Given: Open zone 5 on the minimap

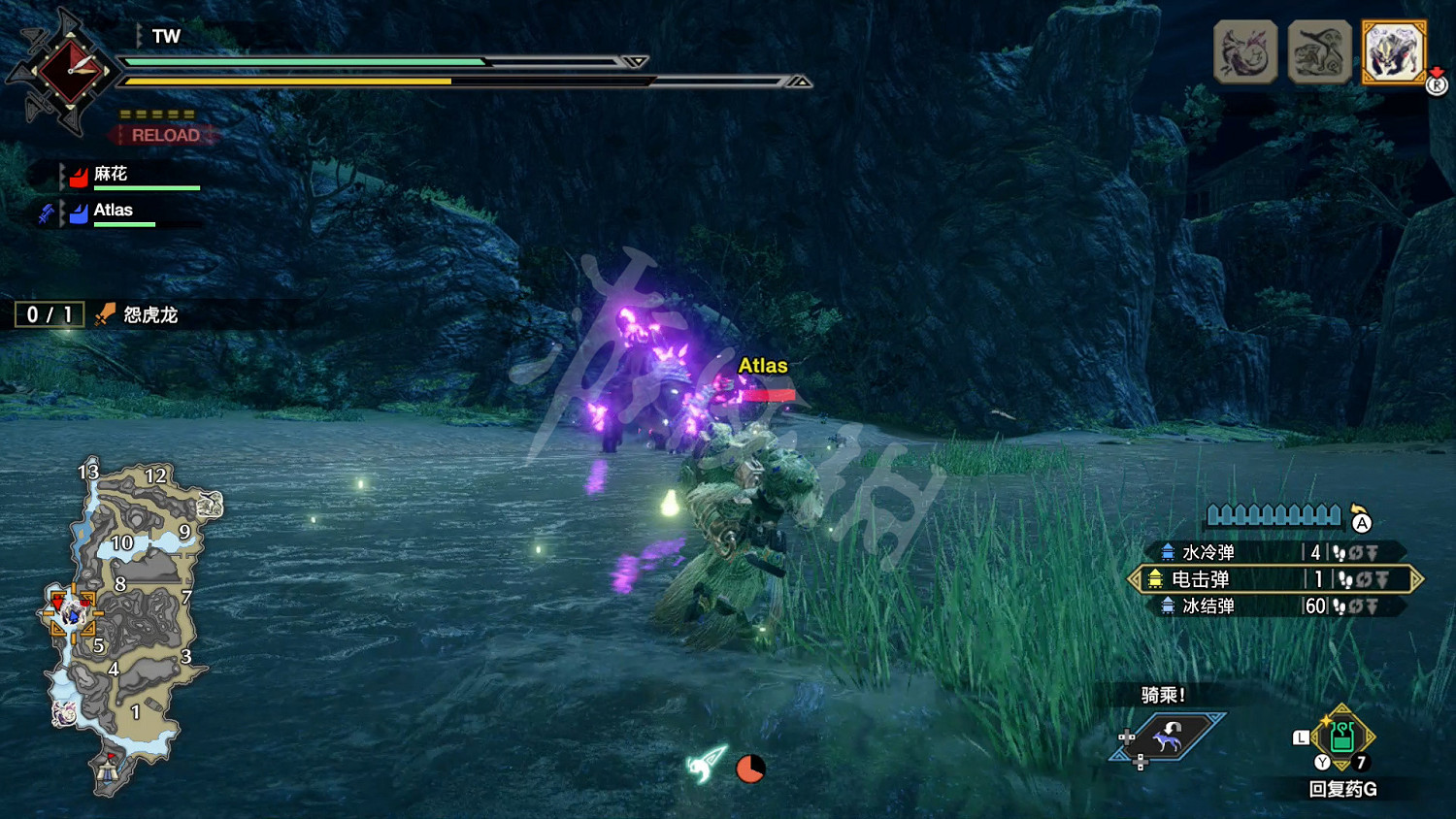Looking at the screenshot, I should coord(98,643).
